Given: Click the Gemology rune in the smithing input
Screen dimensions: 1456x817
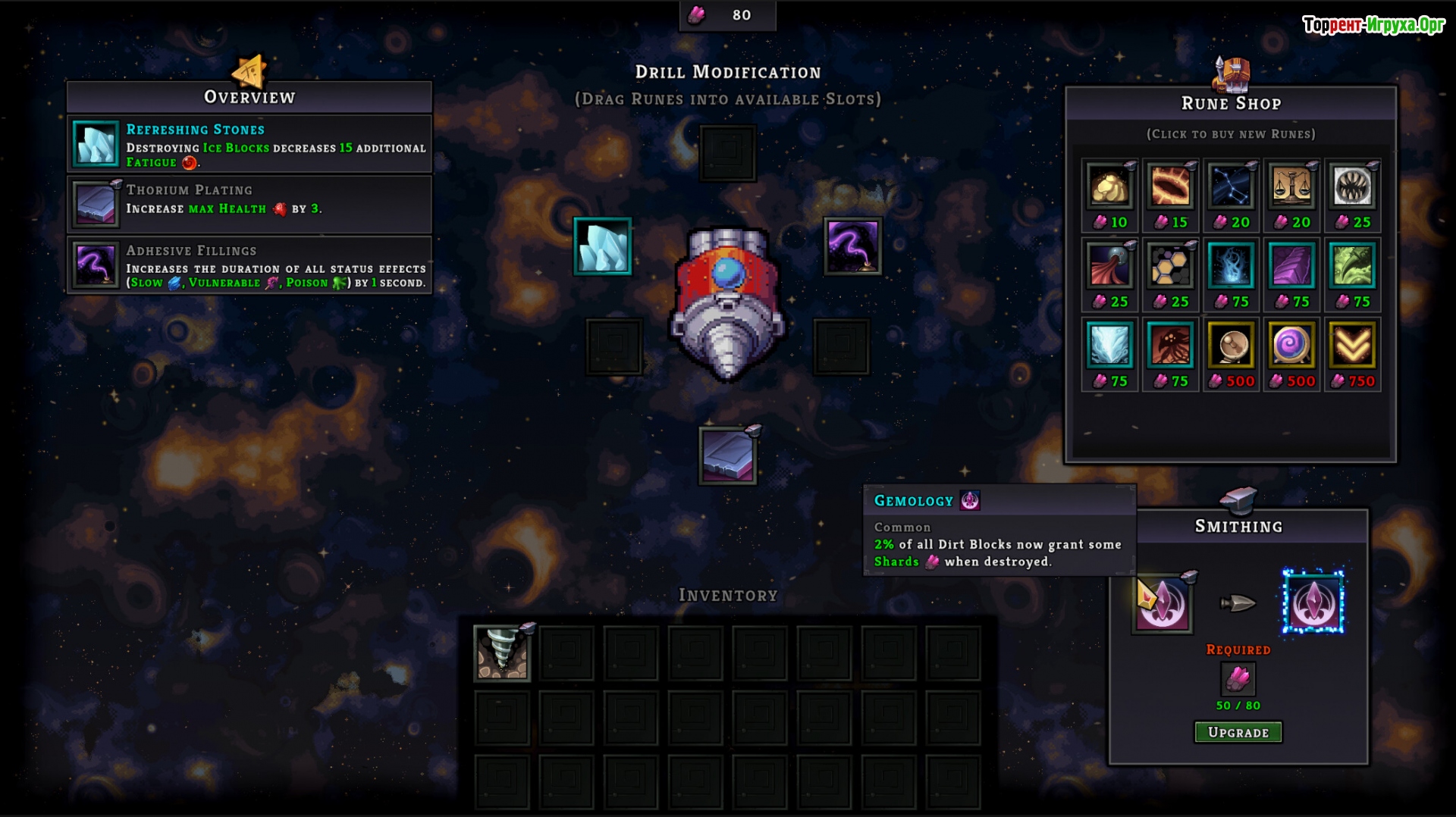Looking at the screenshot, I should pyautogui.click(x=1163, y=603).
